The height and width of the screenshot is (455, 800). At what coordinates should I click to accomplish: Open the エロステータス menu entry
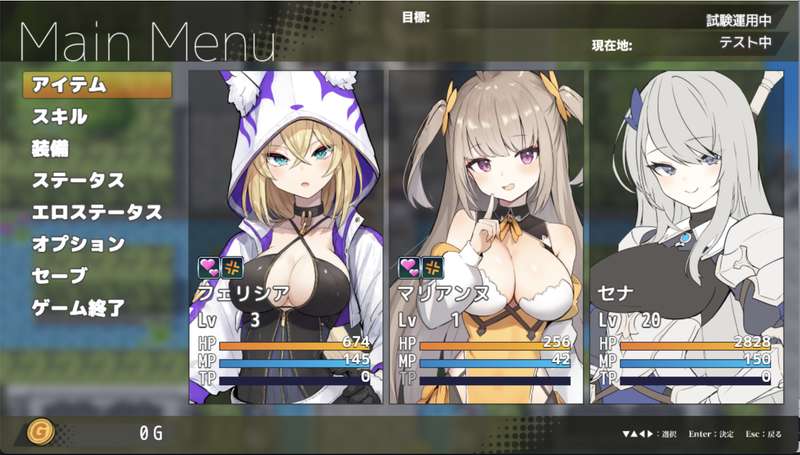click(x=96, y=213)
